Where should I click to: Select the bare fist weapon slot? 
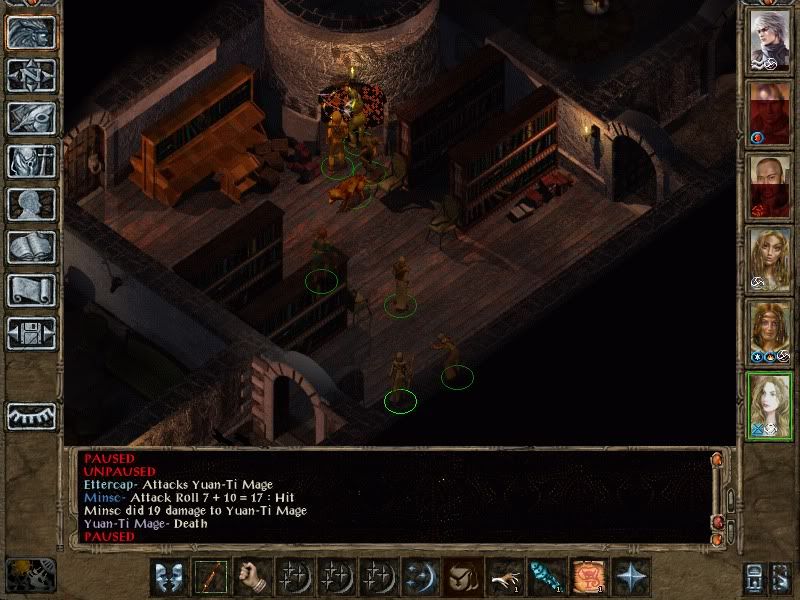click(x=253, y=577)
